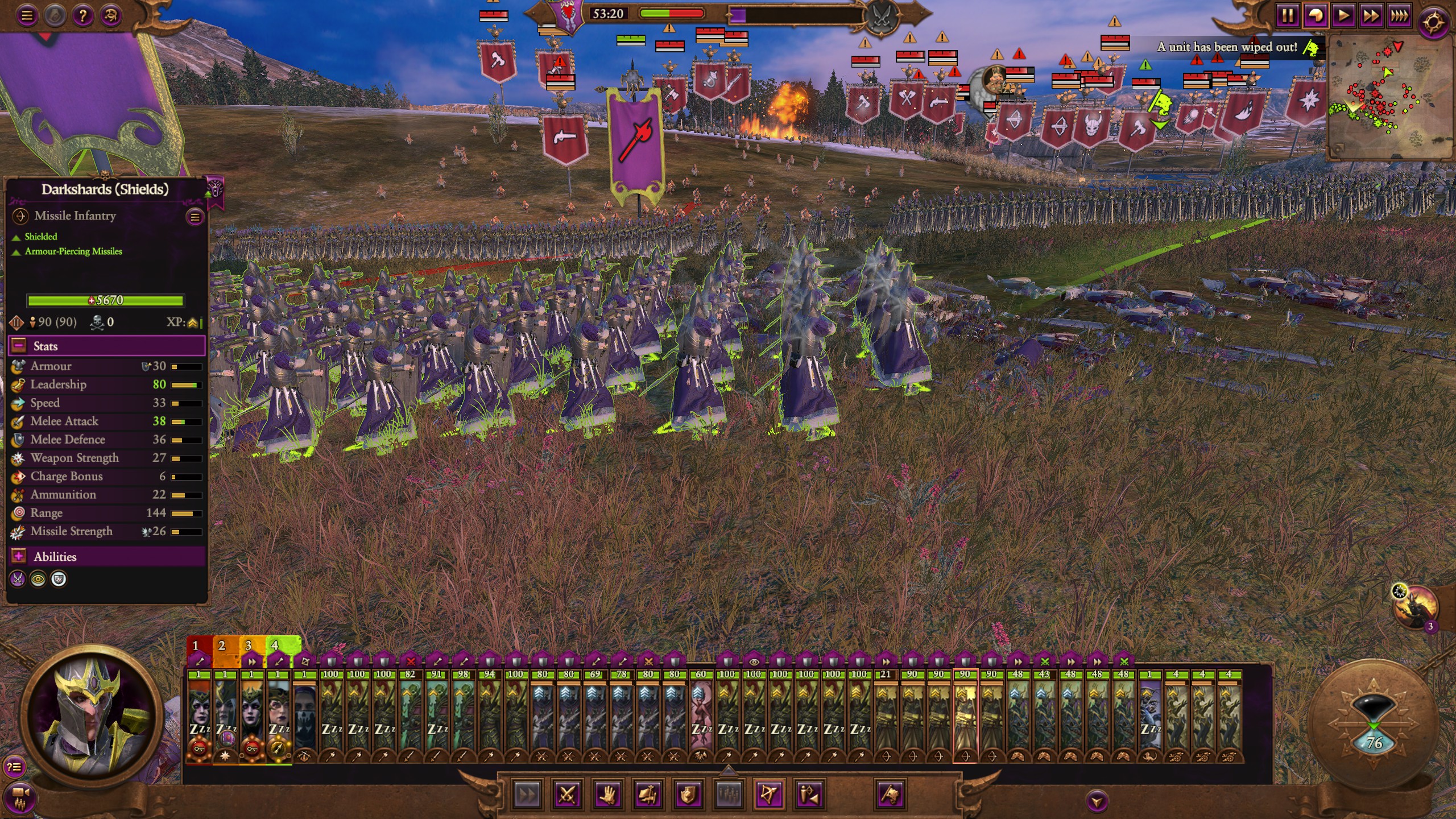Expand the army panel via the up arrow

pos(729,770)
